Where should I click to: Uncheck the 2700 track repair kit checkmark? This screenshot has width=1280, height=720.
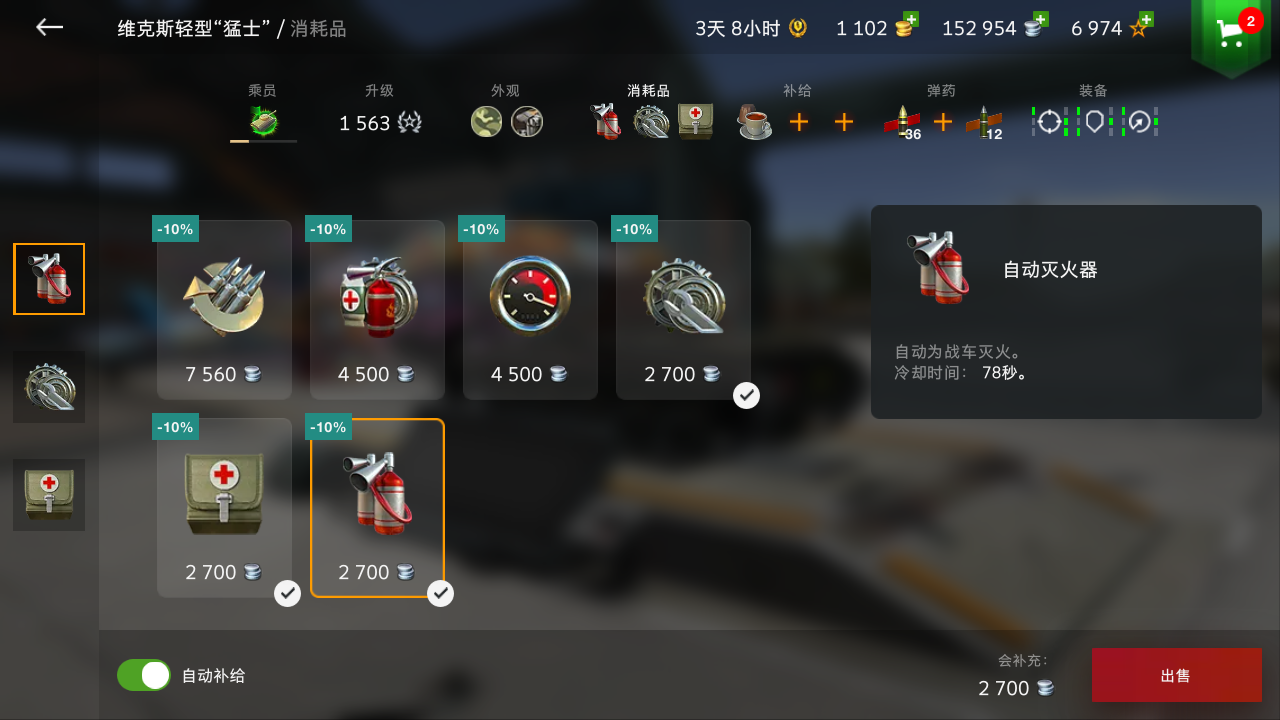pos(746,395)
